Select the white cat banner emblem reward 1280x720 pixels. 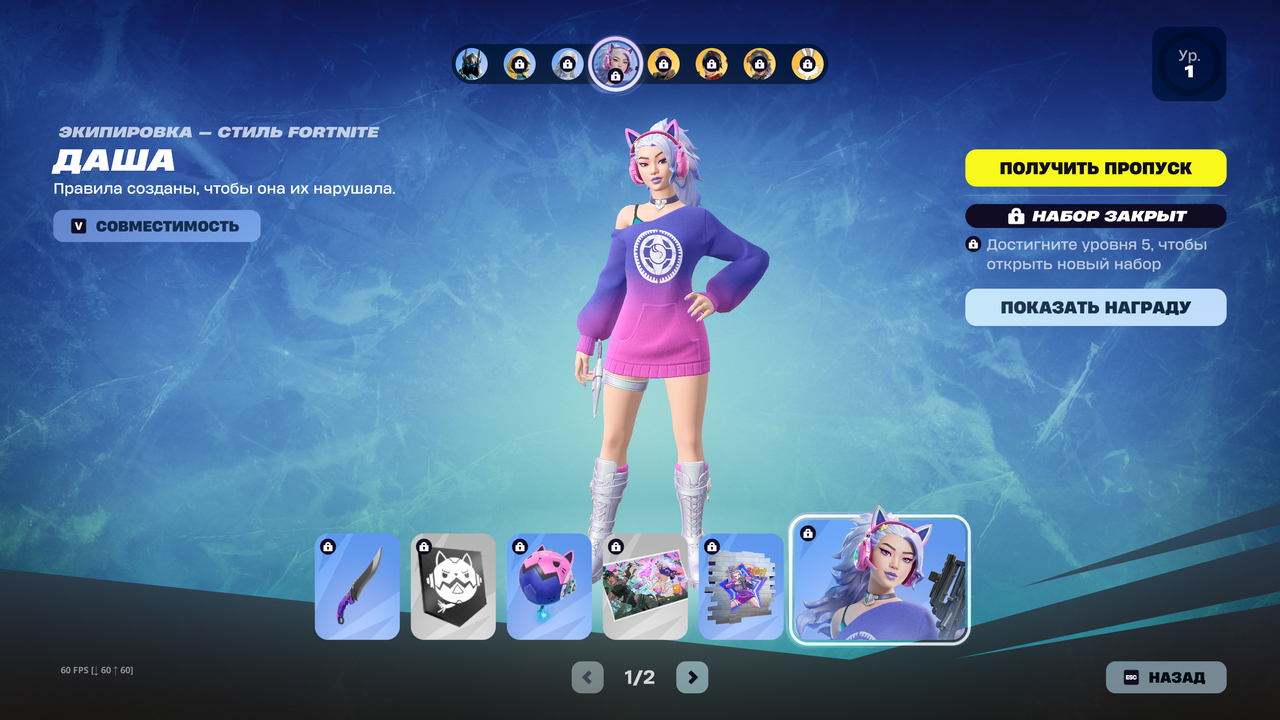(453, 586)
